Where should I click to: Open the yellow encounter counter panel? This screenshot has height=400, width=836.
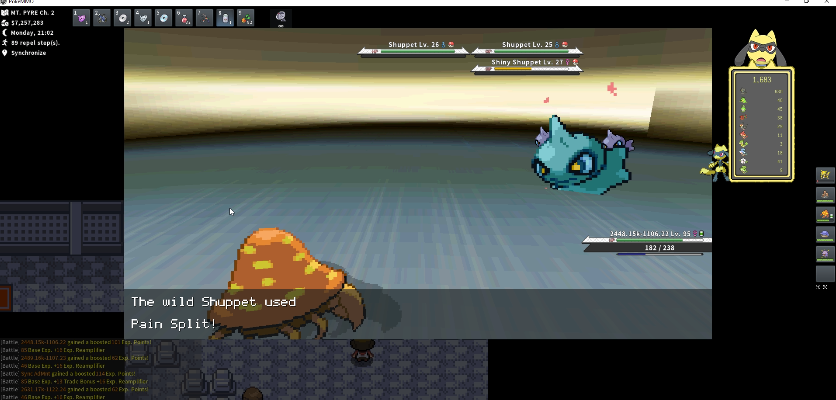click(x=762, y=124)
